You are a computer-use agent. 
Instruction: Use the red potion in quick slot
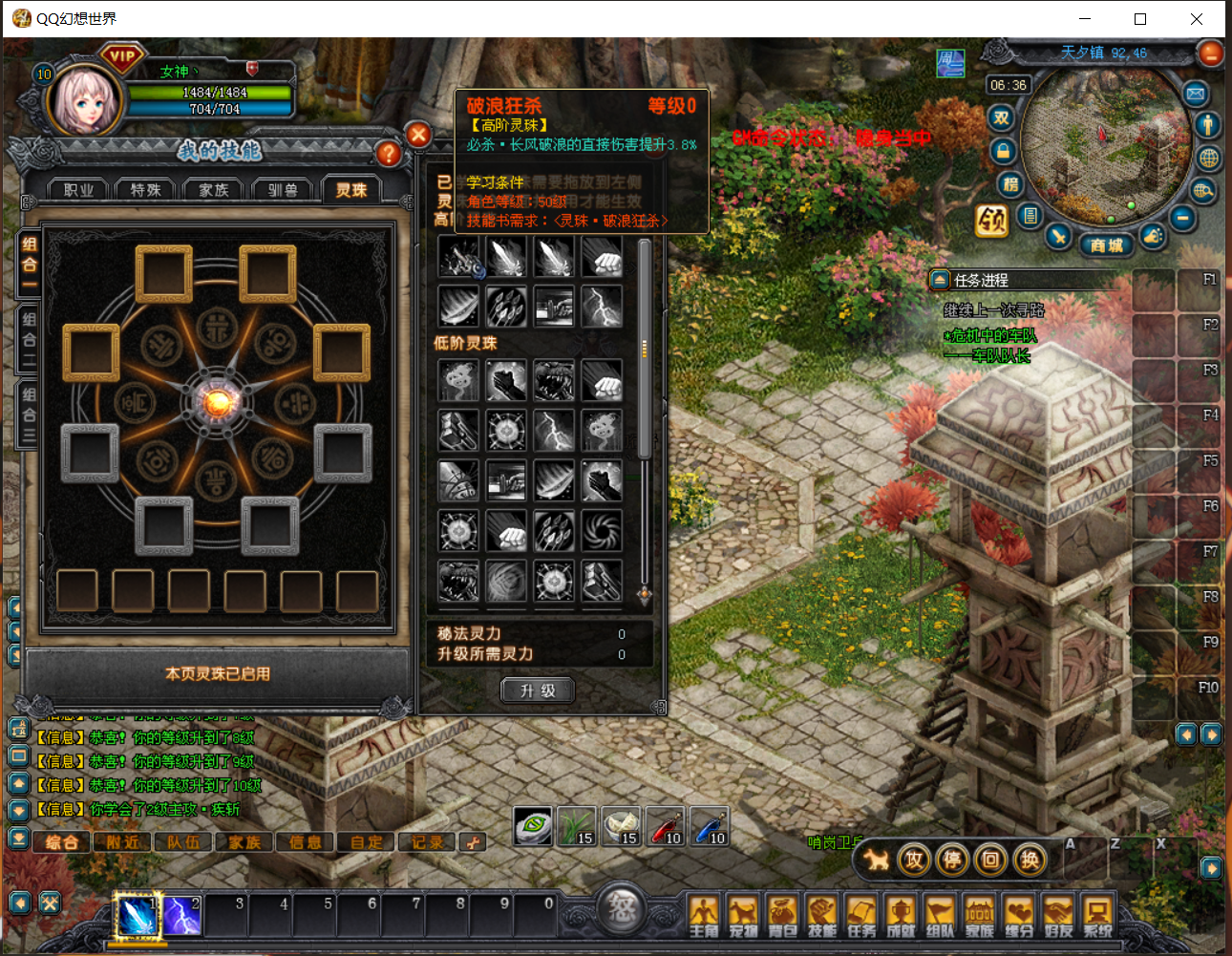tap(665, 826)
